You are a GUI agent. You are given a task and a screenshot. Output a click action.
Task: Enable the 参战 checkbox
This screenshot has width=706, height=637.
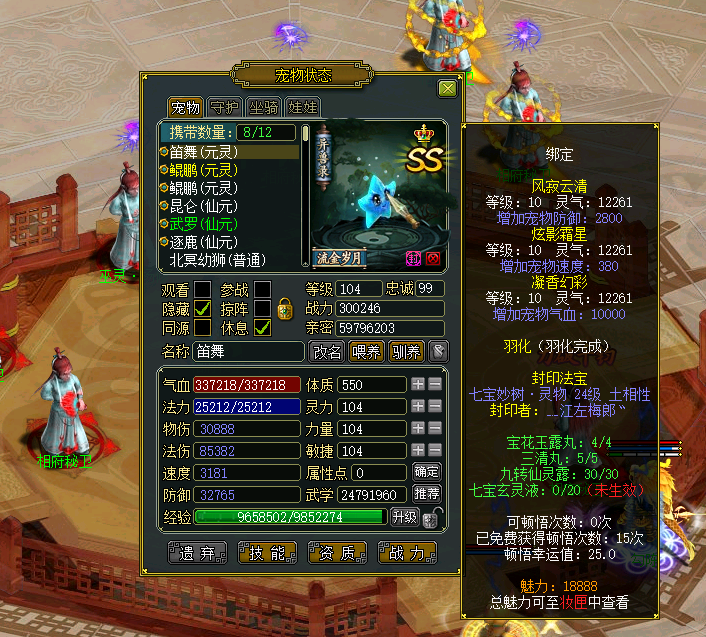(x=262, y=290)
